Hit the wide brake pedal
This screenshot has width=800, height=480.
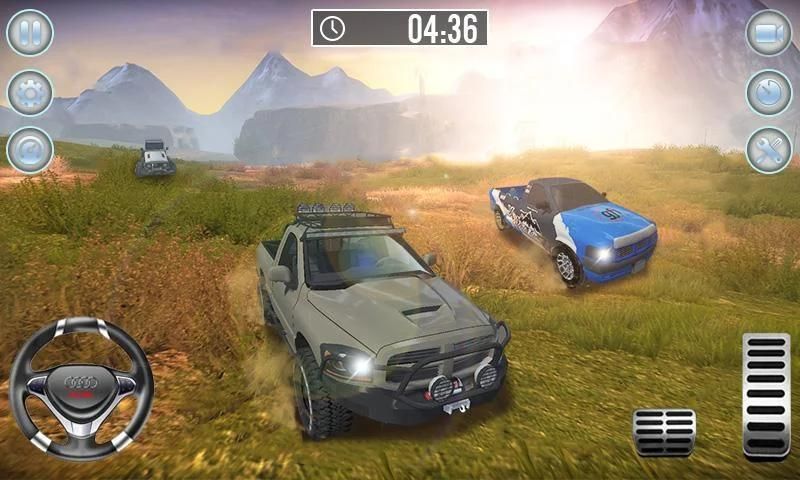point(664,432)
